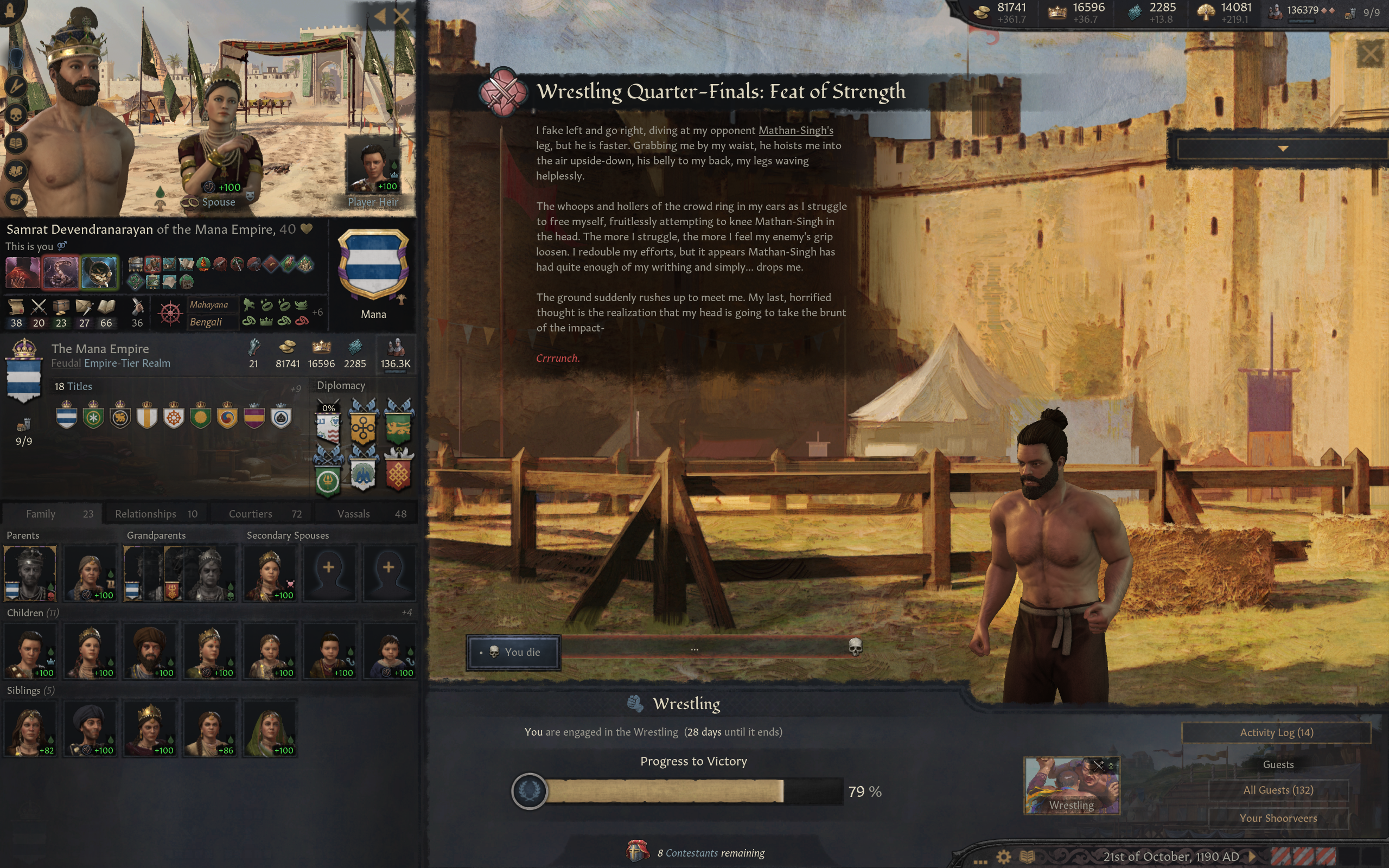Open the Courtiers tab

[x=265, y=514]
